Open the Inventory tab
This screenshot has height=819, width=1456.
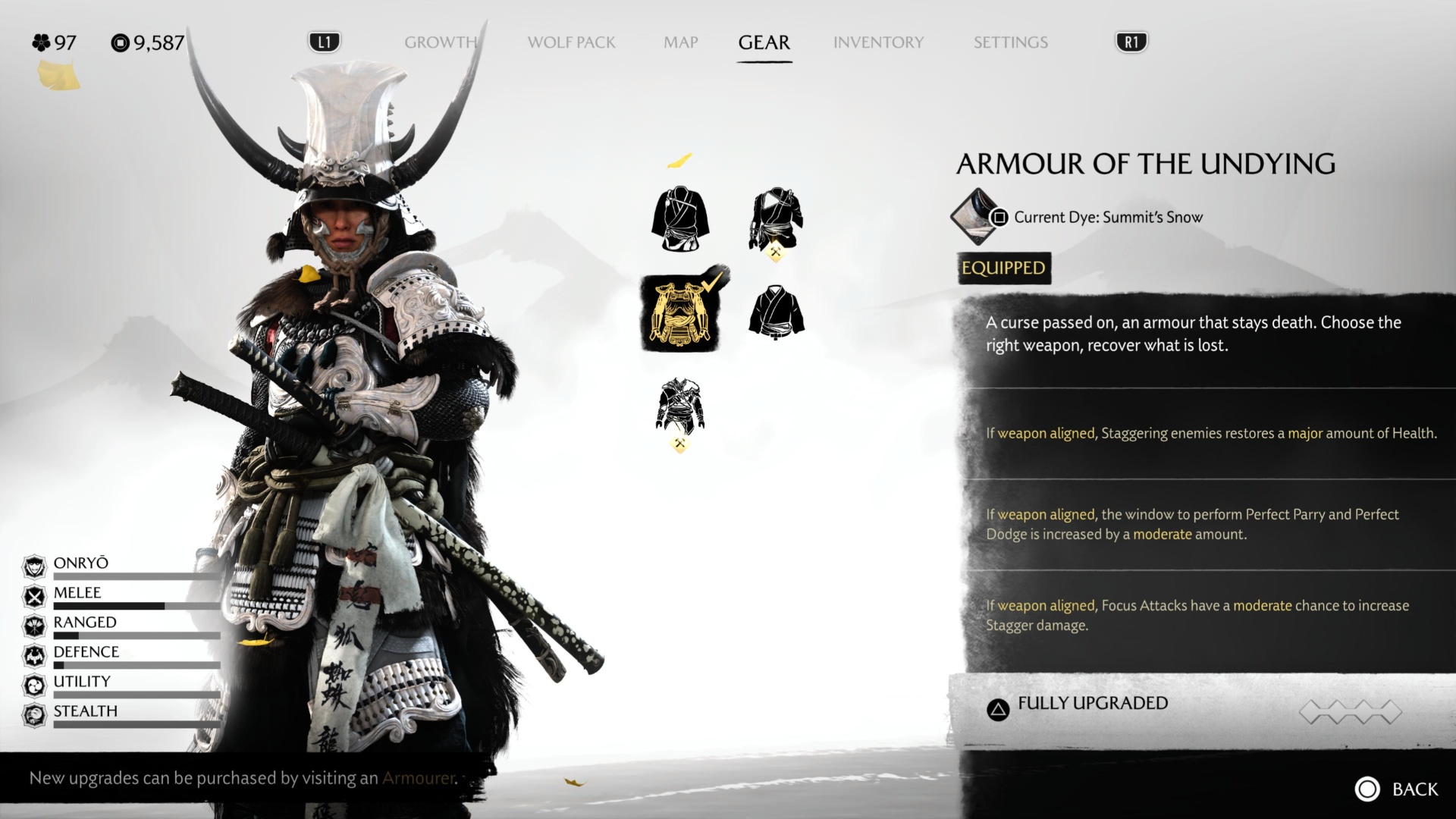878,42
